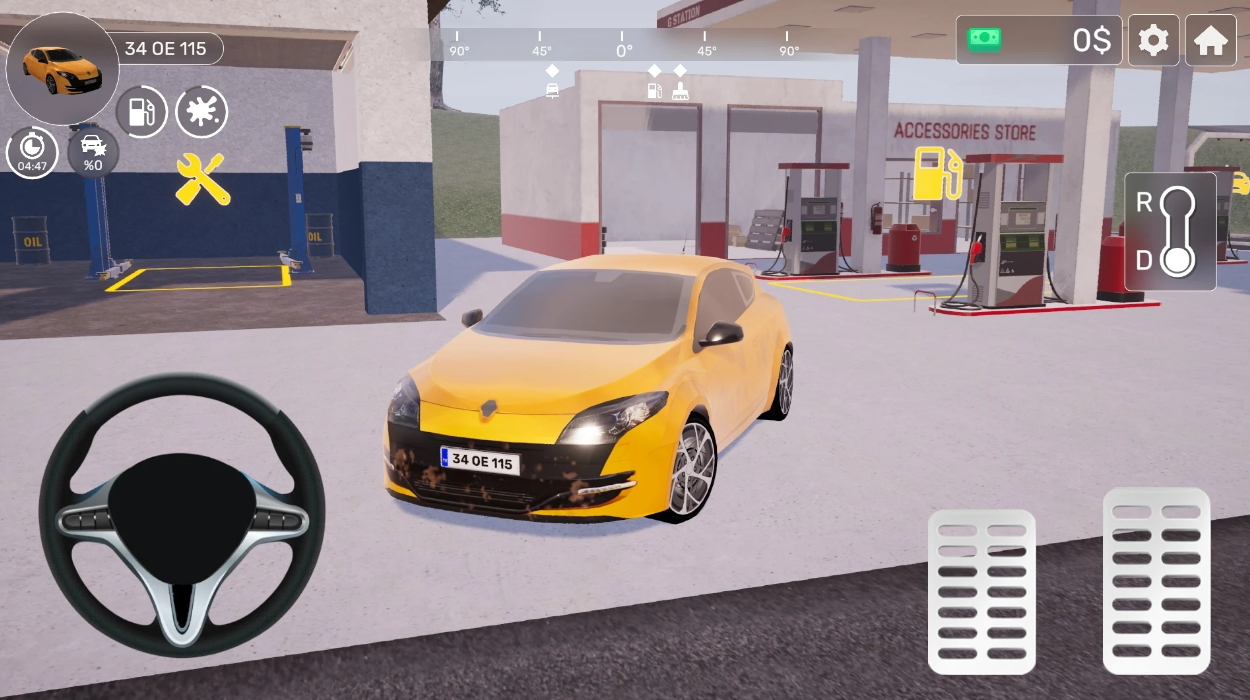Tap the brake pedal
The width and height of the screenshot is (1250, 700).
pyautogui.click(x=981, y=590)
